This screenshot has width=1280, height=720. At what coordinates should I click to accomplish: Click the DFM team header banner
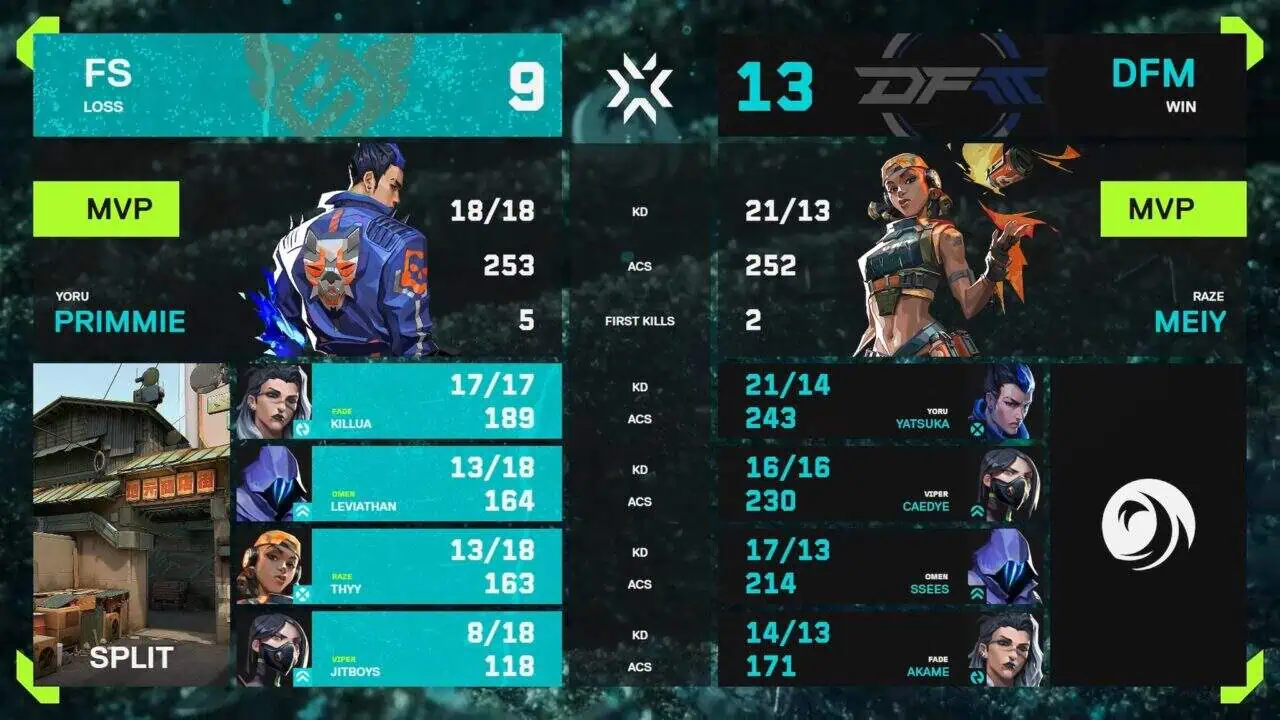click(981, 86)
